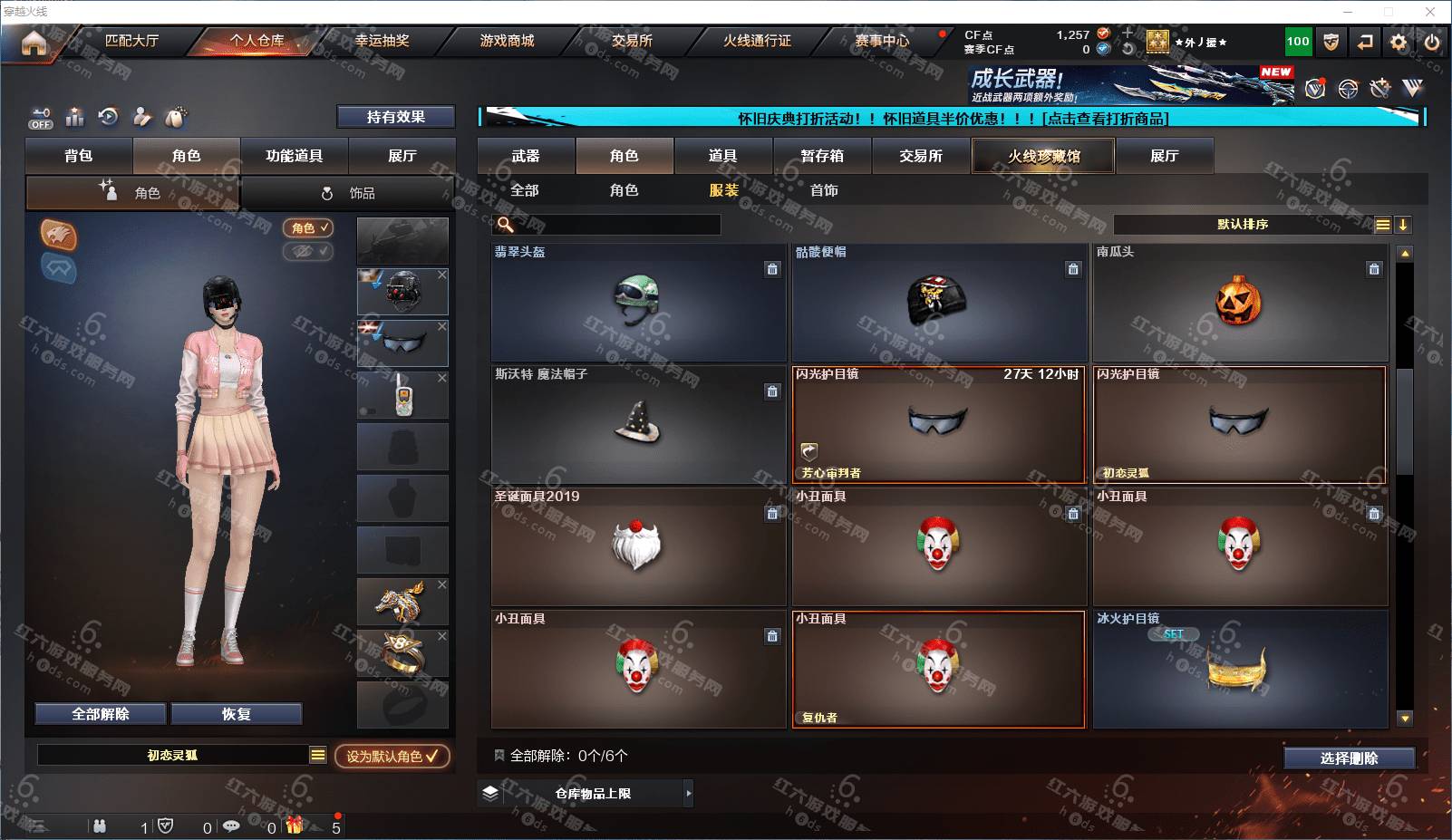Open the 幸运抽奖 lucky draw page

pos(382,41)
